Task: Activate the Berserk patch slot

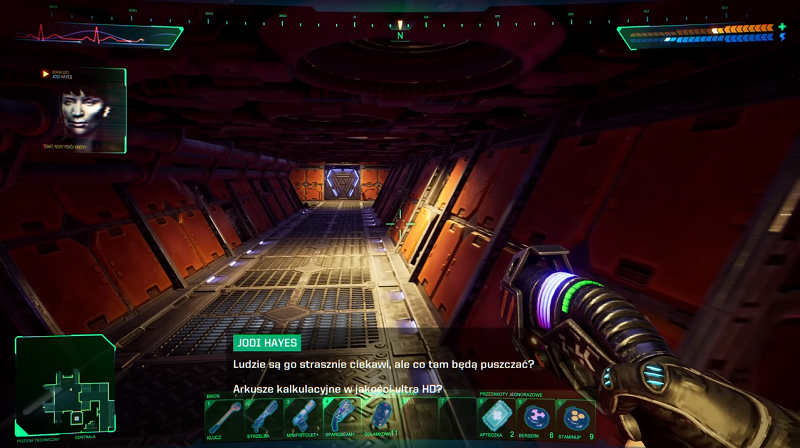Action: pos(537,416)
